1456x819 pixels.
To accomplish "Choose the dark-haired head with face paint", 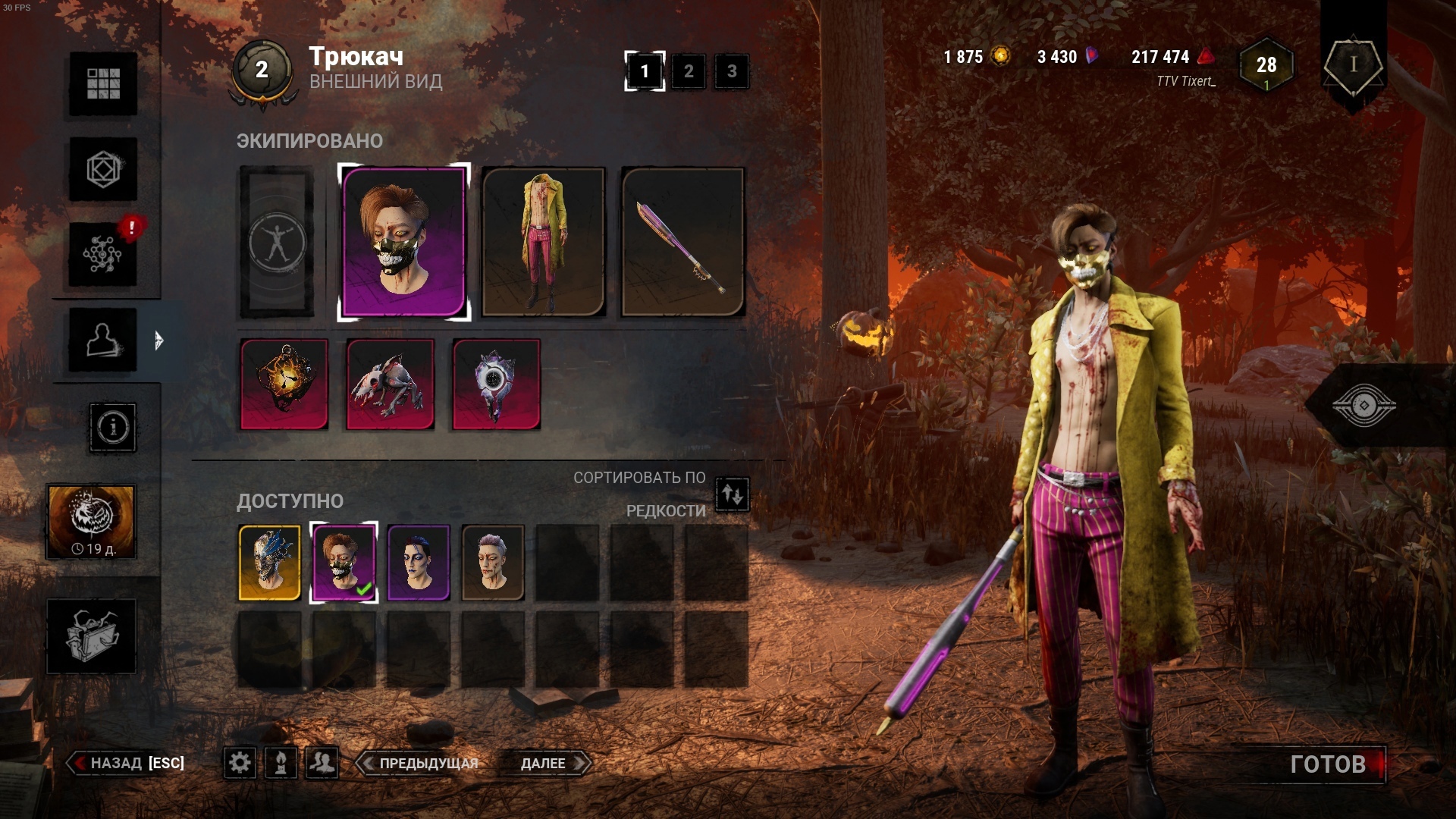I will 419,562.
